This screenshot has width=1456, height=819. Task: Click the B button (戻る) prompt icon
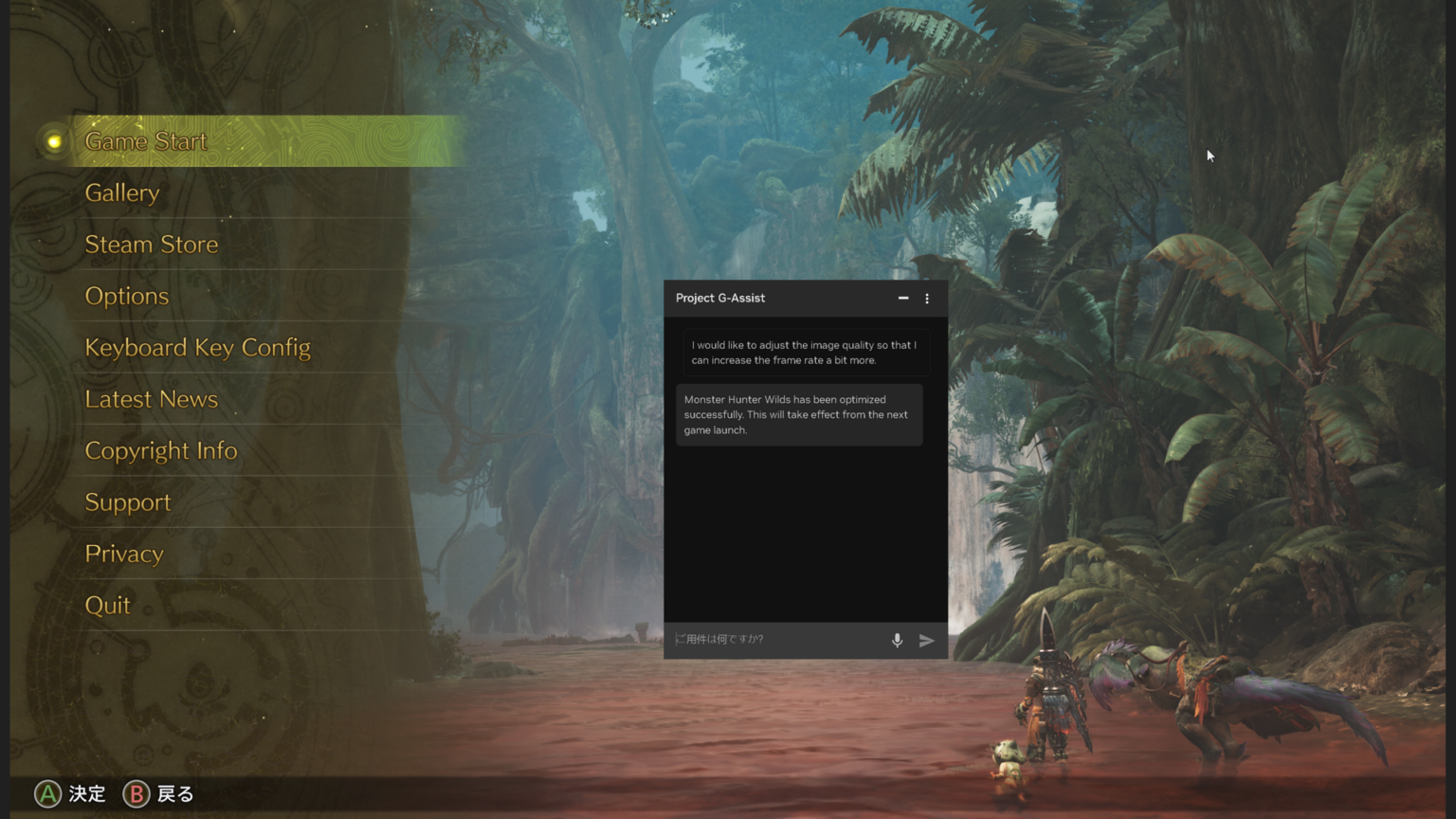pos(136,793)
